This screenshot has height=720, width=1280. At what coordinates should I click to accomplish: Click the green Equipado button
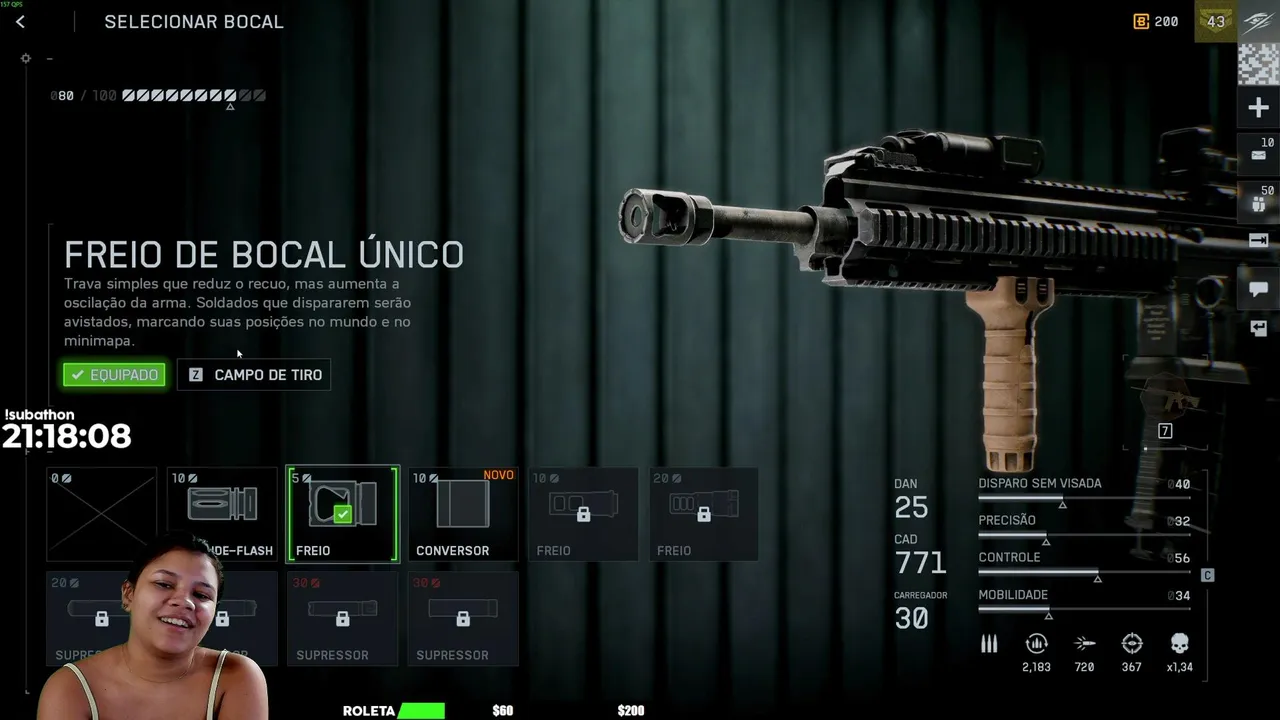pyautogui.click(x=114, y=375)
